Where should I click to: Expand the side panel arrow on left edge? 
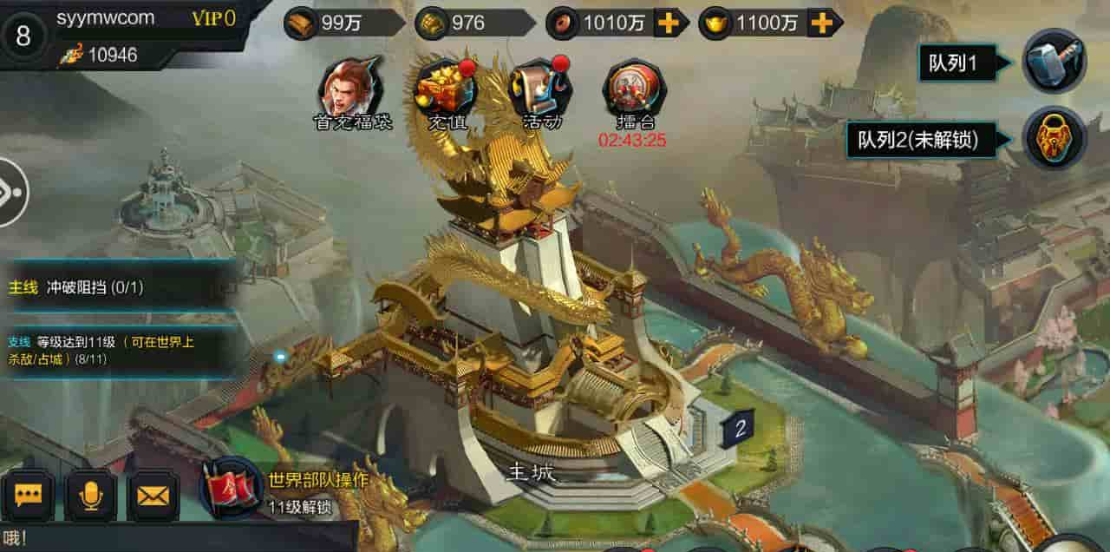tap(12, 191)
